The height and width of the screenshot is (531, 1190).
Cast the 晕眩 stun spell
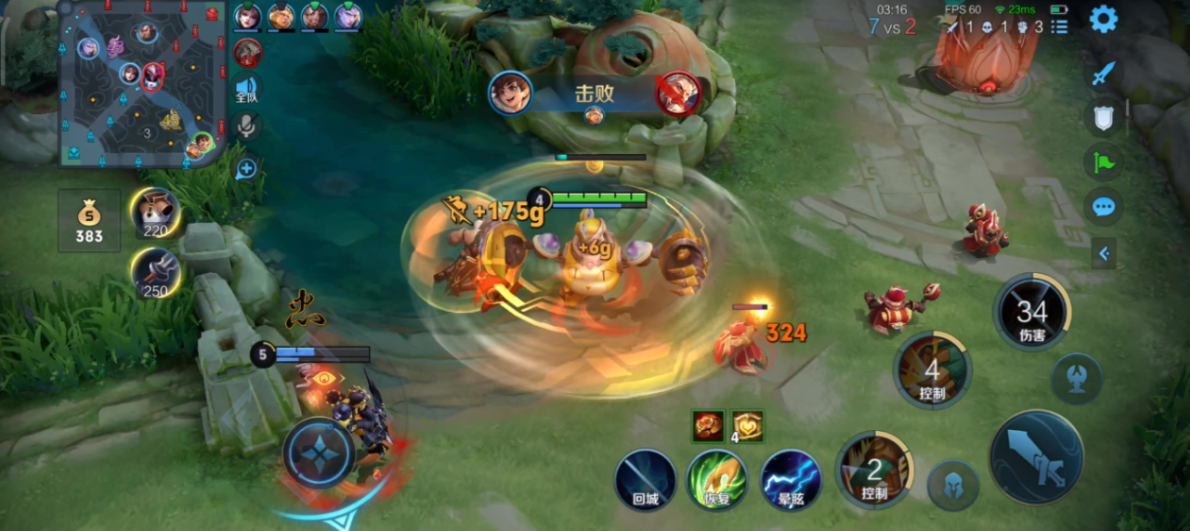790,479
